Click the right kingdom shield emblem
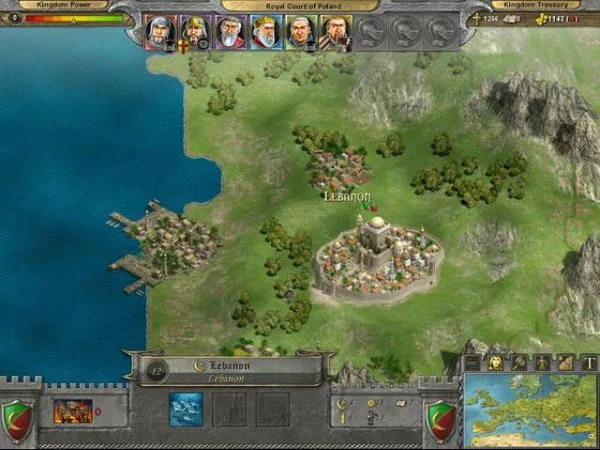This screenshot has width=600, height=450. pos(440,416)
